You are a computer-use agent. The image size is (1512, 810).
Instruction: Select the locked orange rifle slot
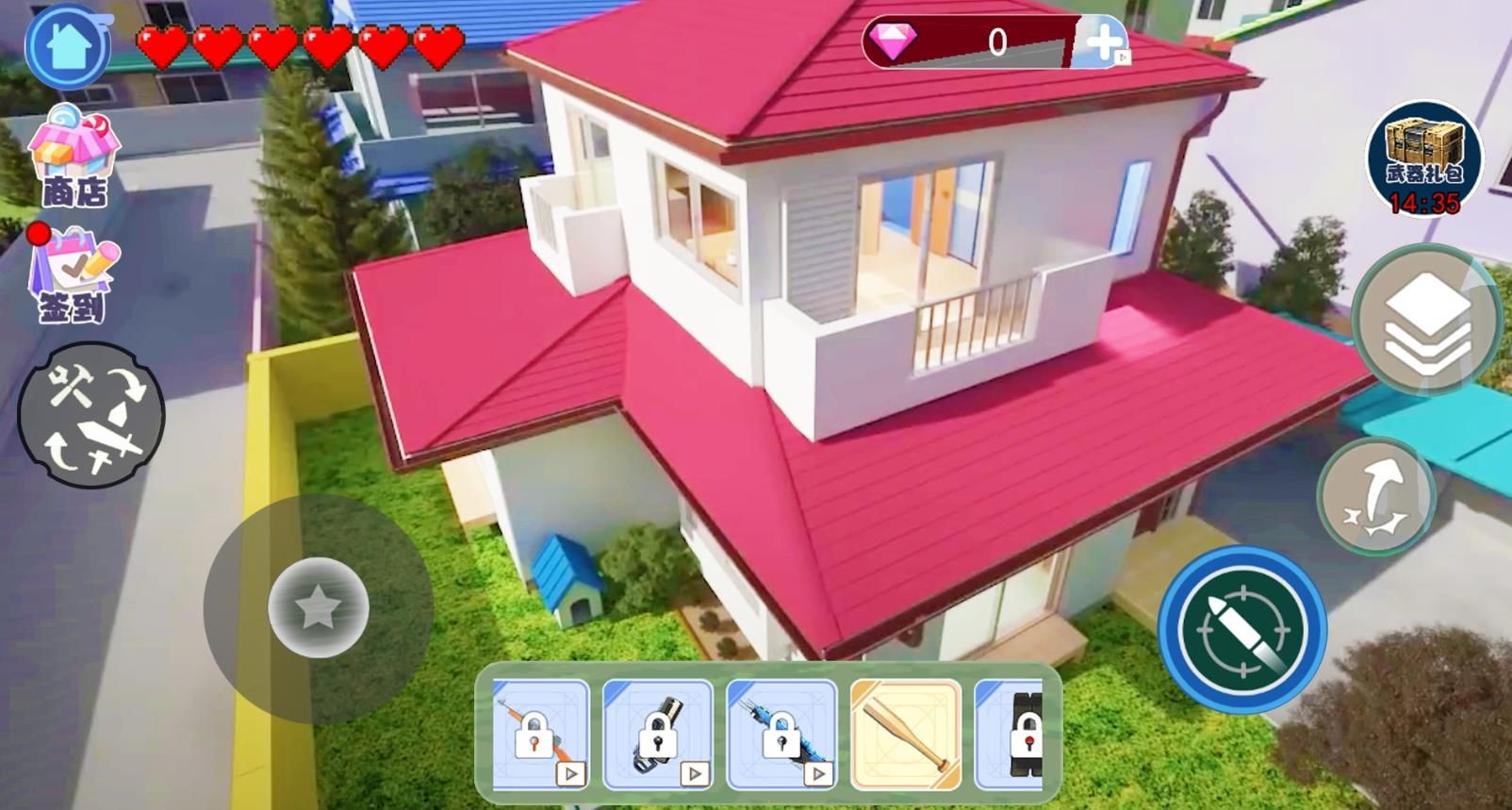(x=541, y=735)
